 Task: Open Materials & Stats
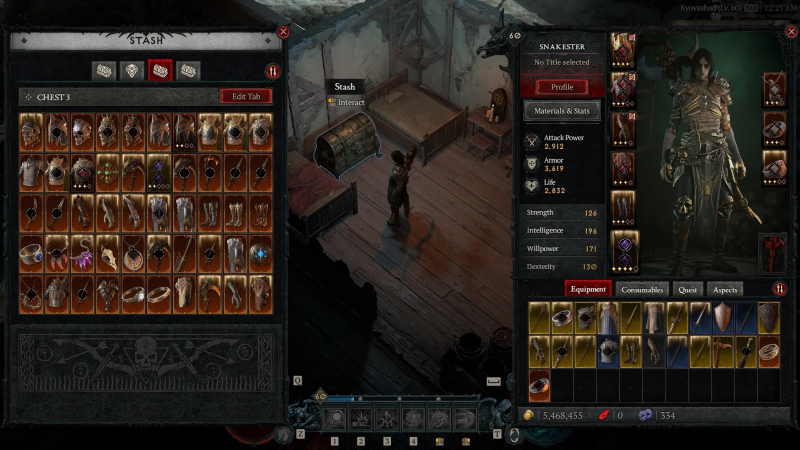coord(562,110)
